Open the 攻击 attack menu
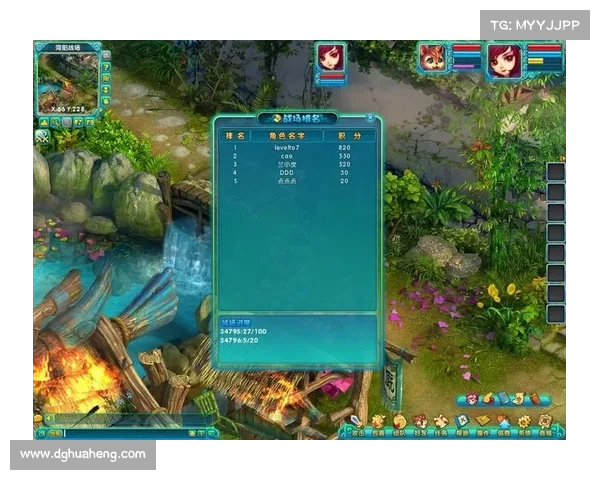 pyautogui.click(x=355, y=424)
